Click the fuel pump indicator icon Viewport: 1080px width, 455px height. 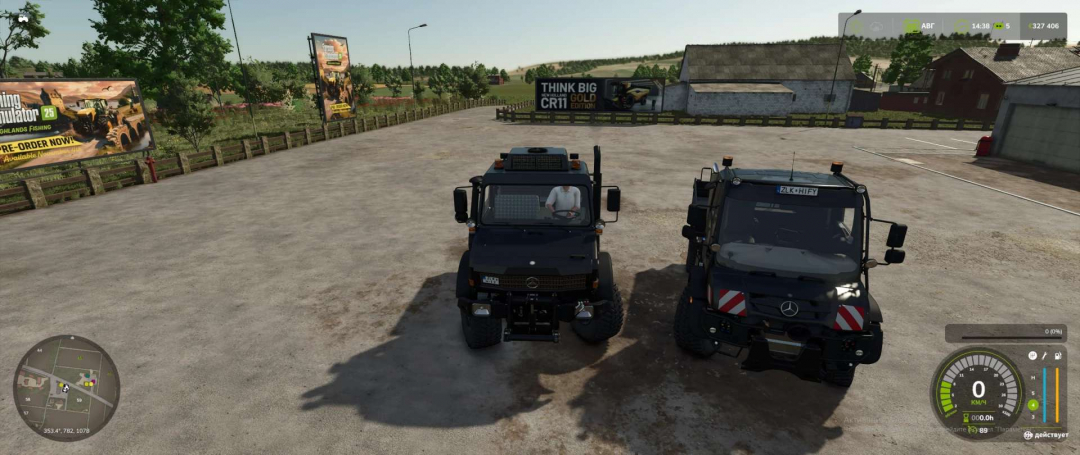(1058, 355)
